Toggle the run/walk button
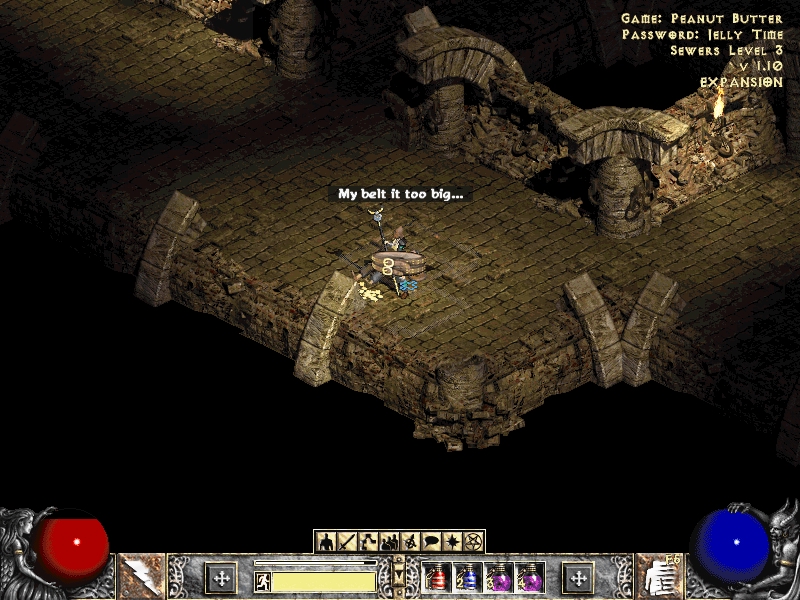This screenshot has width=800, height=600. click(263, 580)
